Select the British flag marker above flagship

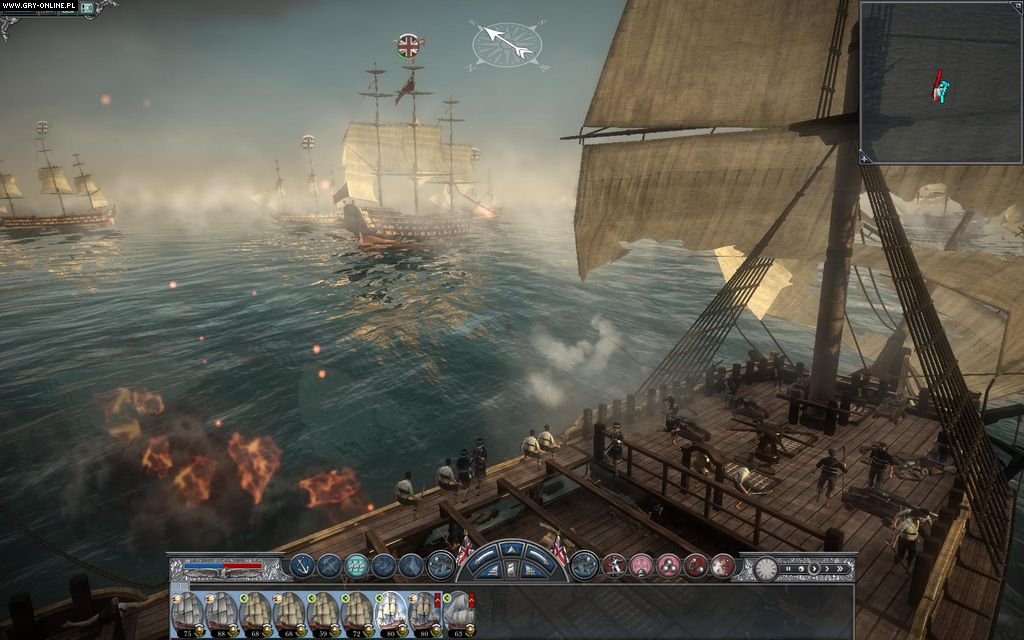[x=409, y=45]
